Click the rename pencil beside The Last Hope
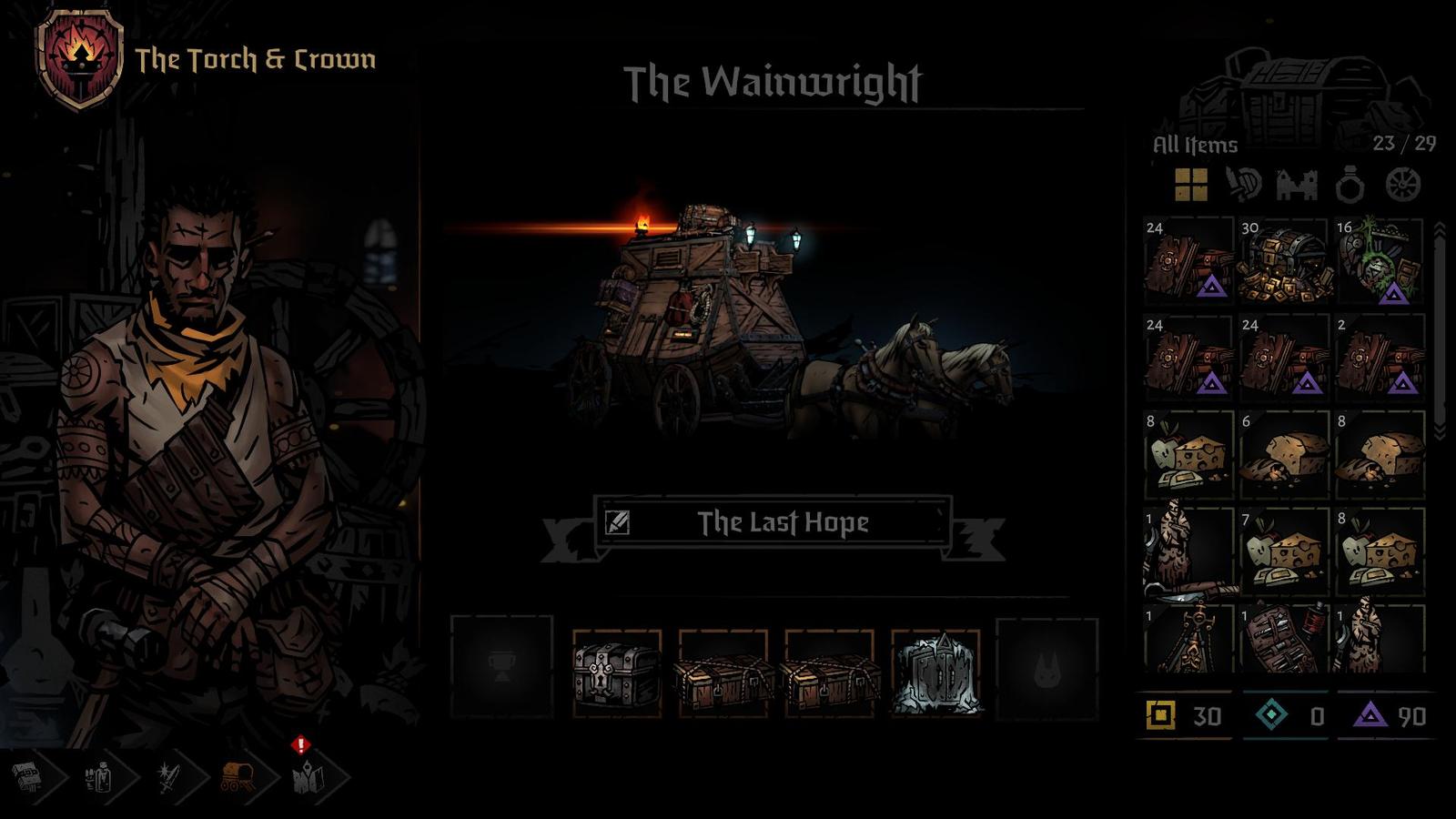This screenshot has width=1456, height=819. coord(617,522)
